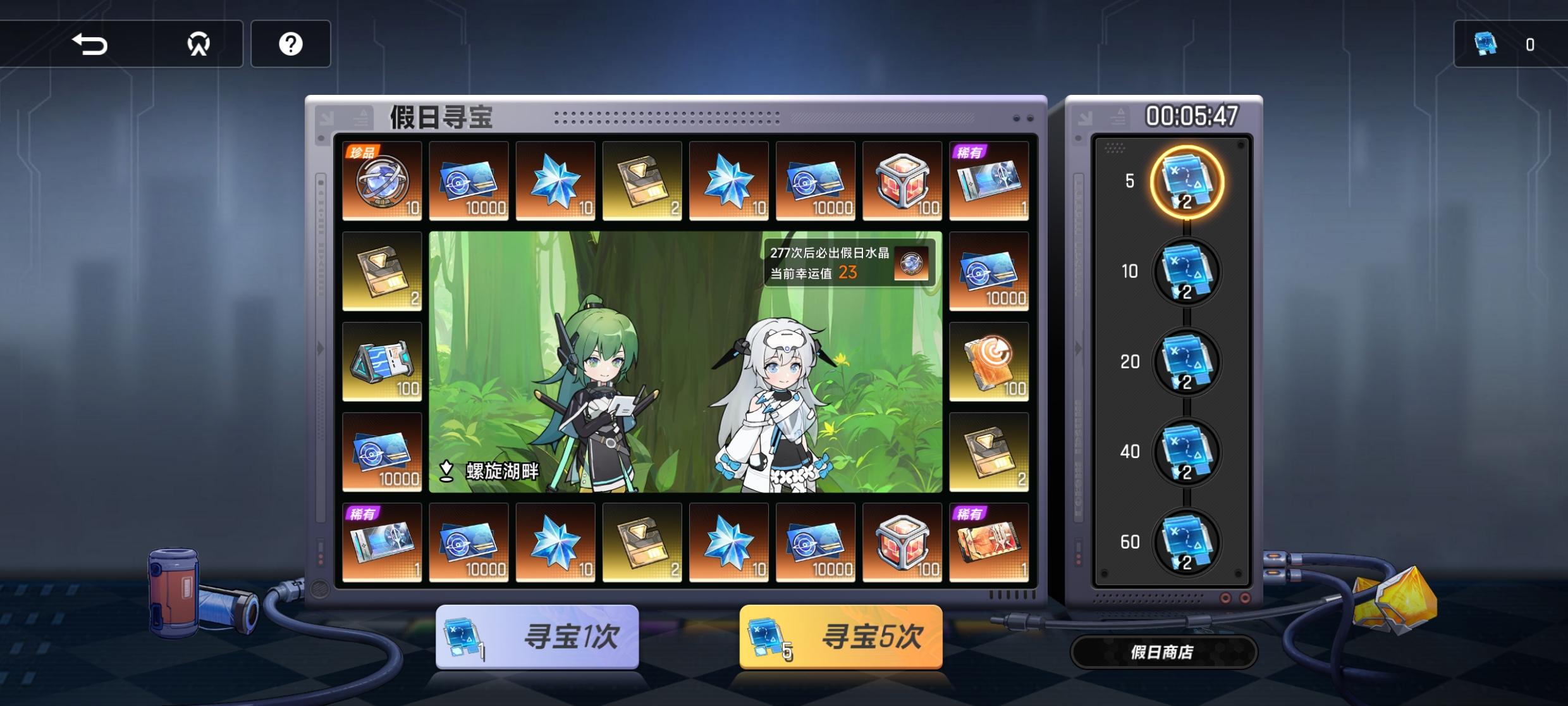Select the 珍品 gyroscope prize in top-left slot

383,182
